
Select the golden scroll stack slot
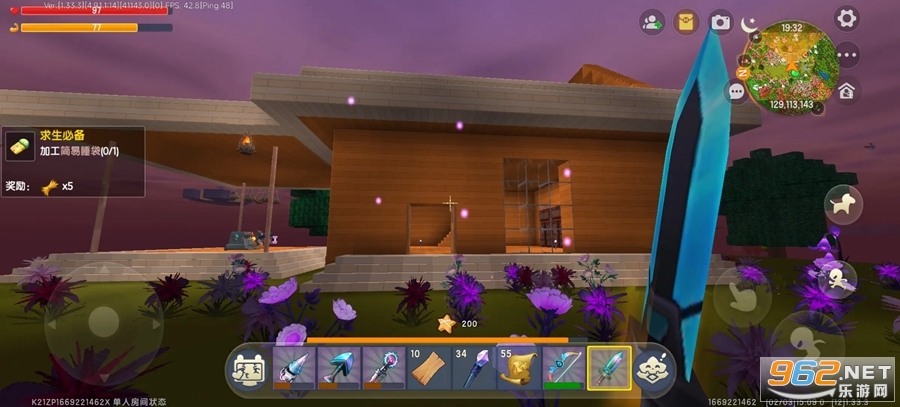coord(518,370)
